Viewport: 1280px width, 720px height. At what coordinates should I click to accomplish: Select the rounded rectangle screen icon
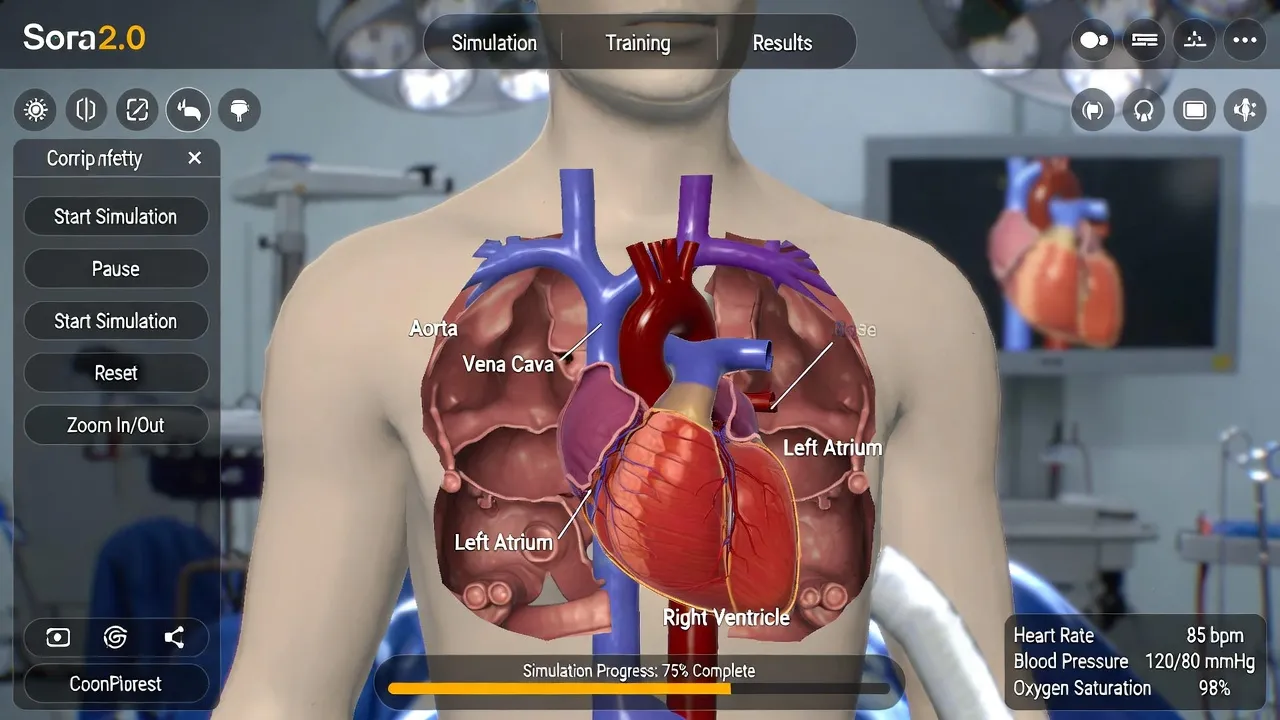pos(1194,111)
